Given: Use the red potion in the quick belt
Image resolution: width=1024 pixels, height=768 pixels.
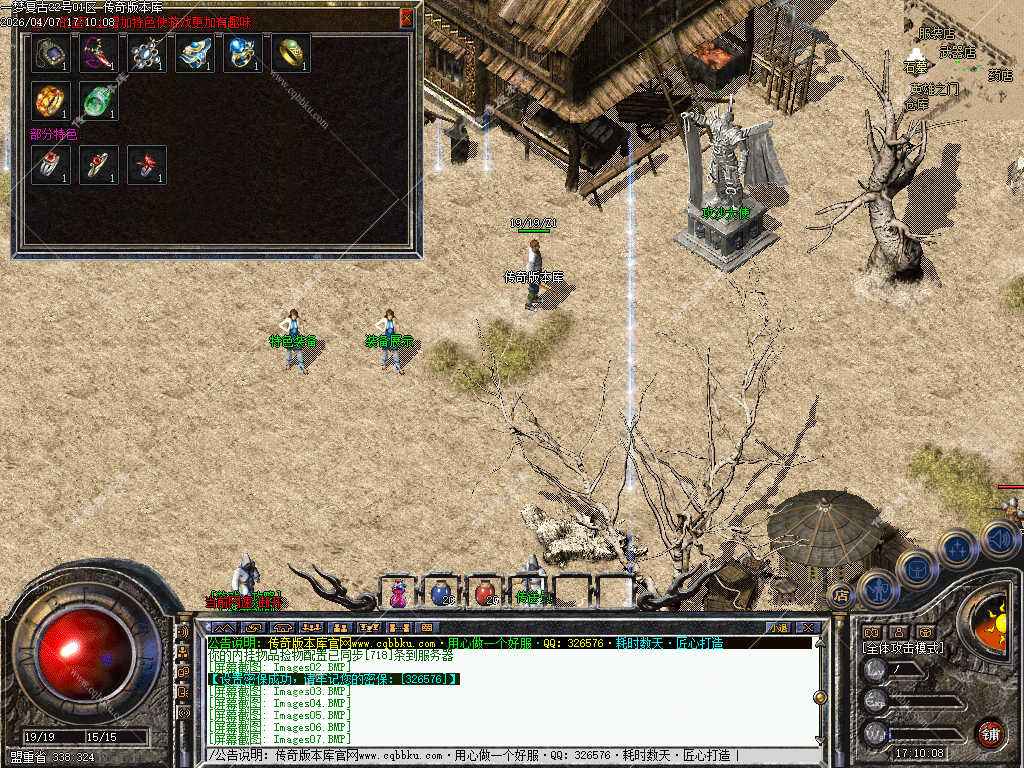Looking at the screenshot, I should (x=485, y=593).
